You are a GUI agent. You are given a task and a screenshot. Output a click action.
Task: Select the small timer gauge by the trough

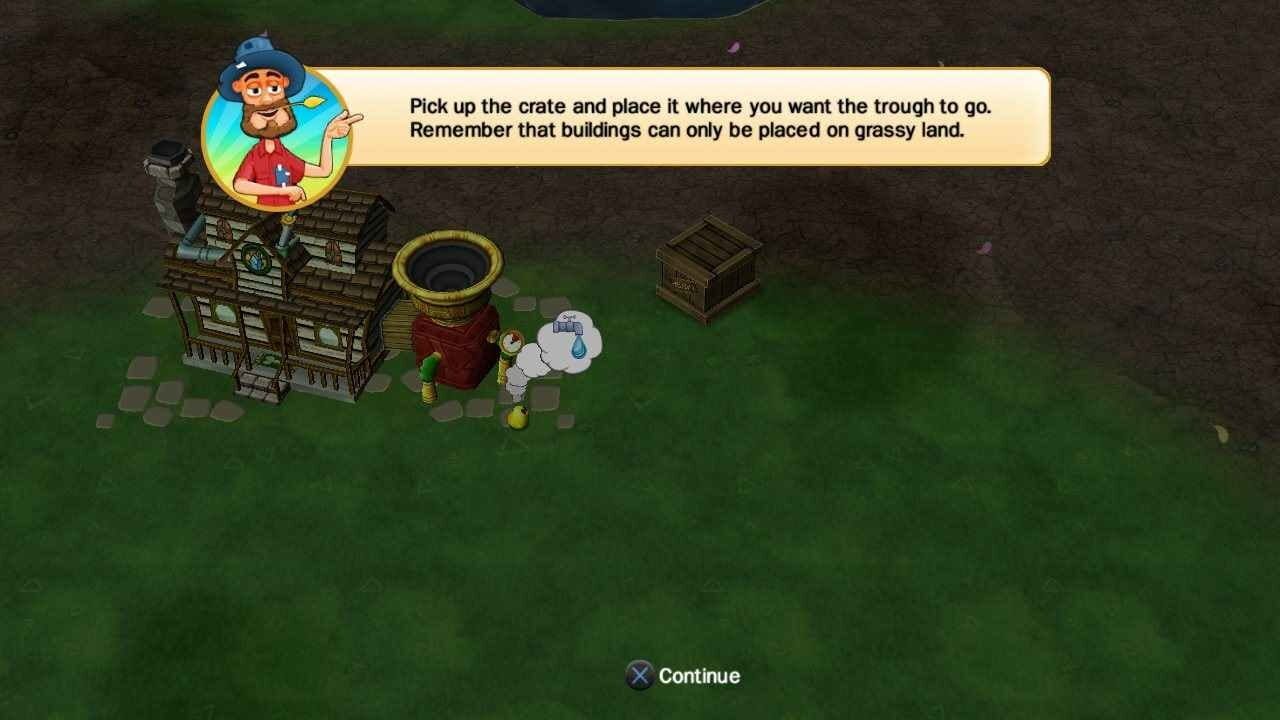pyautogui.click(x=510, y=343)
